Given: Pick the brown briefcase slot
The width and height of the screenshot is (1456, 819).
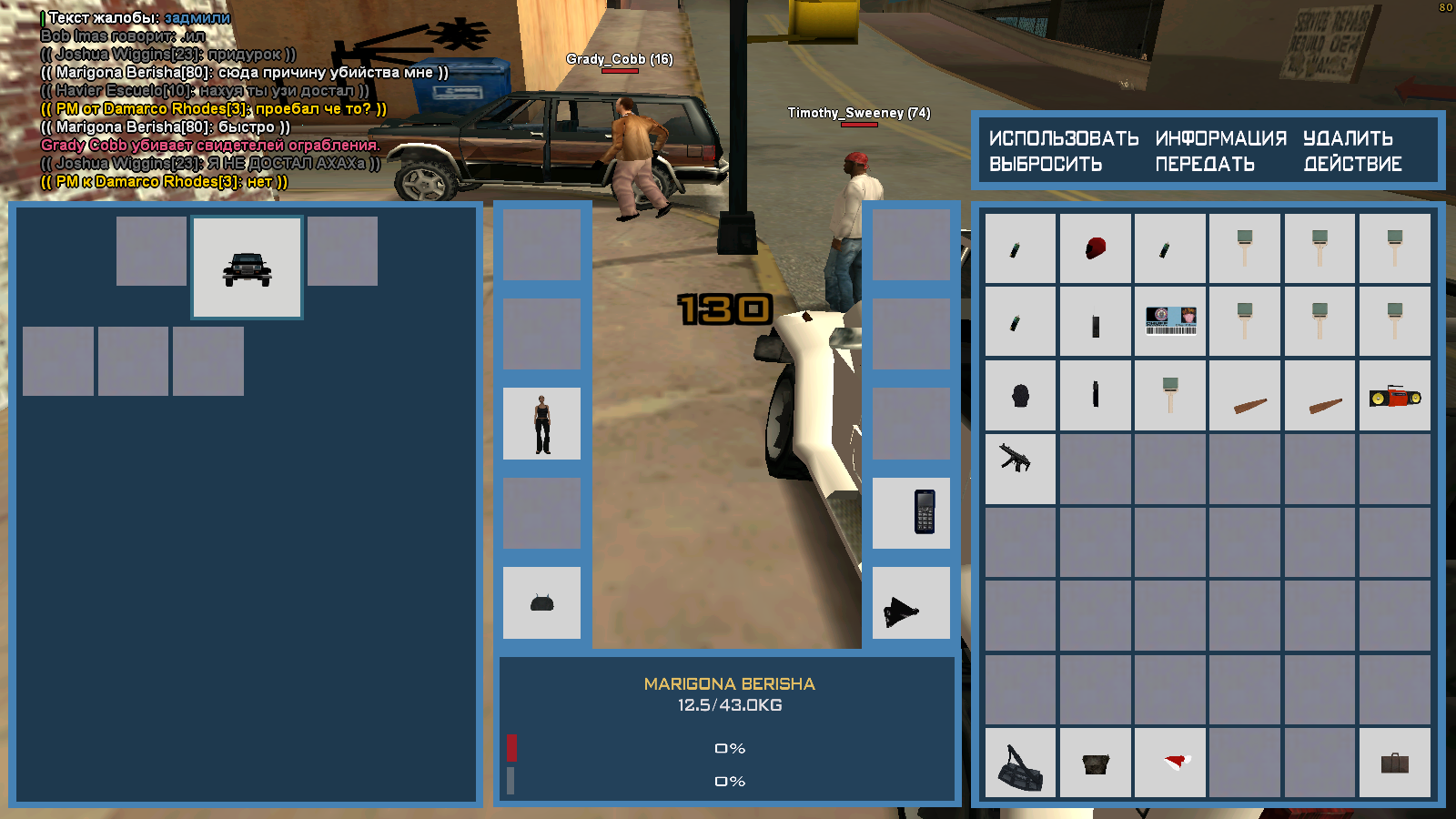Looking at the screenshot, I should pos(1394,763).
